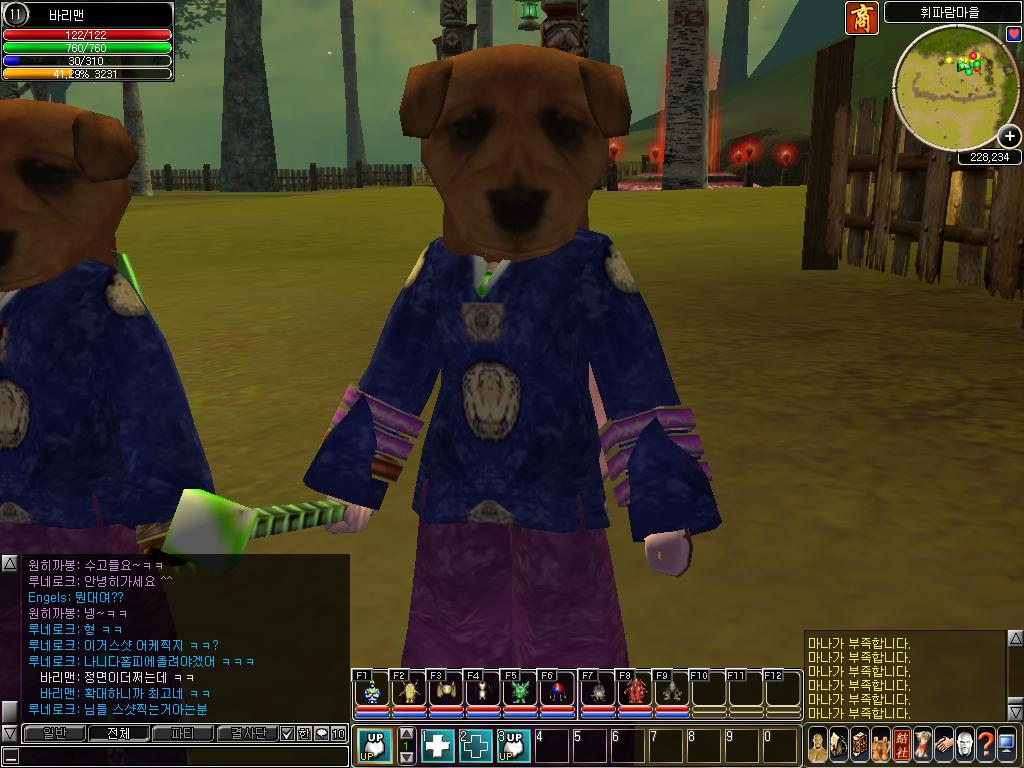Toggle the 한 language input button
The image size is (1024, 768).
[304, 733]
